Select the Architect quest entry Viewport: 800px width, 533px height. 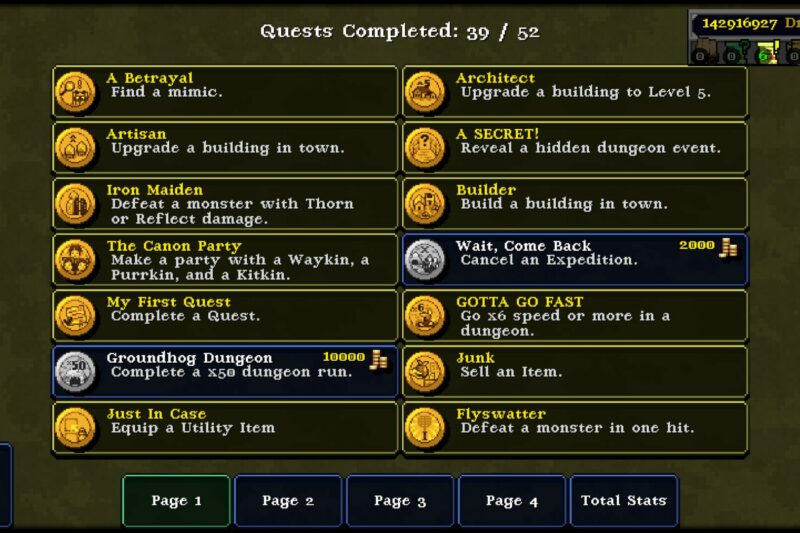pyautogui.click(x=575, y=92)
